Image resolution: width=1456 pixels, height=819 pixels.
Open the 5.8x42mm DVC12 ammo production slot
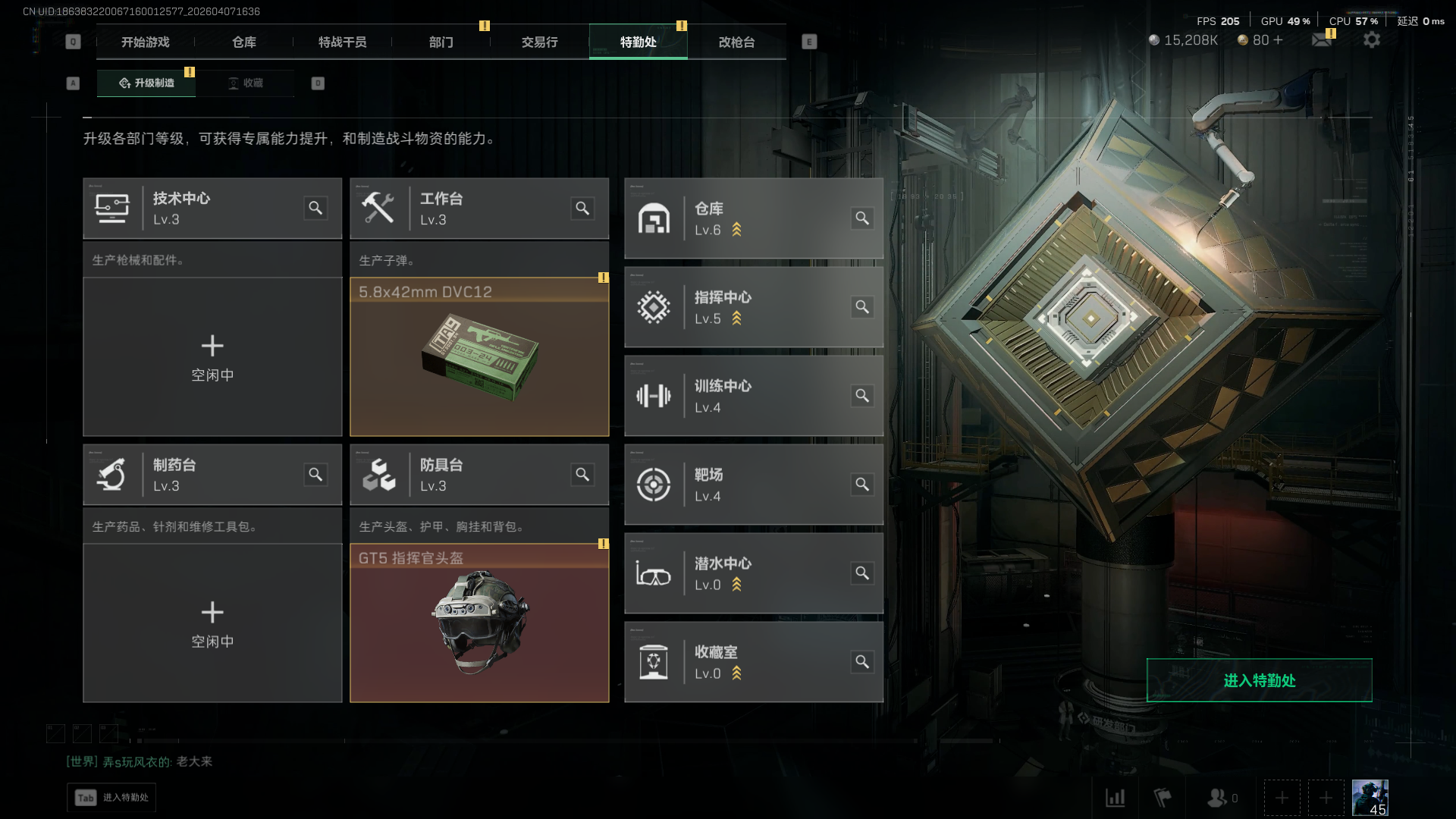(x=479, y=356)
